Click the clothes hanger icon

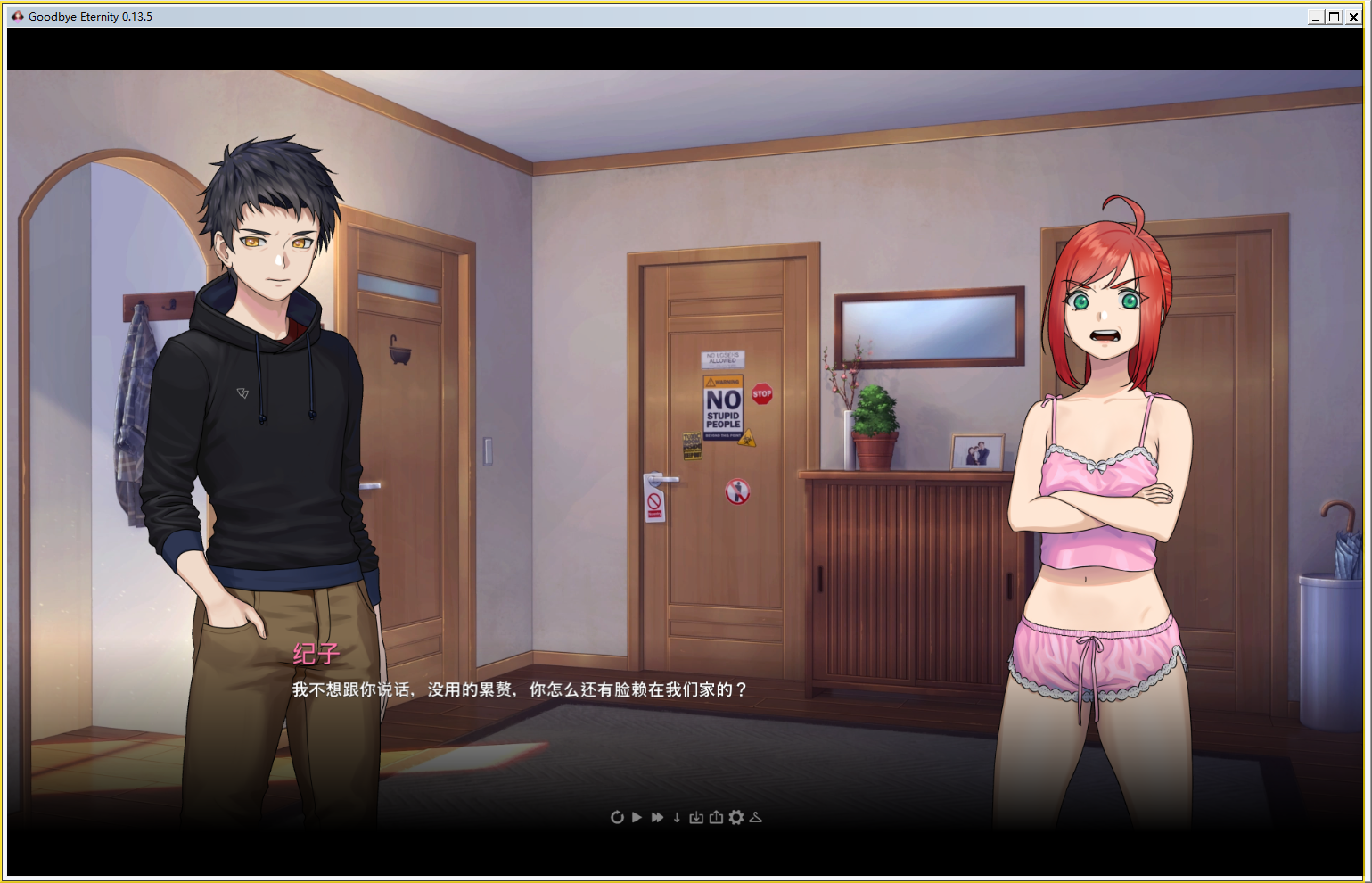(x=756, y=817)
